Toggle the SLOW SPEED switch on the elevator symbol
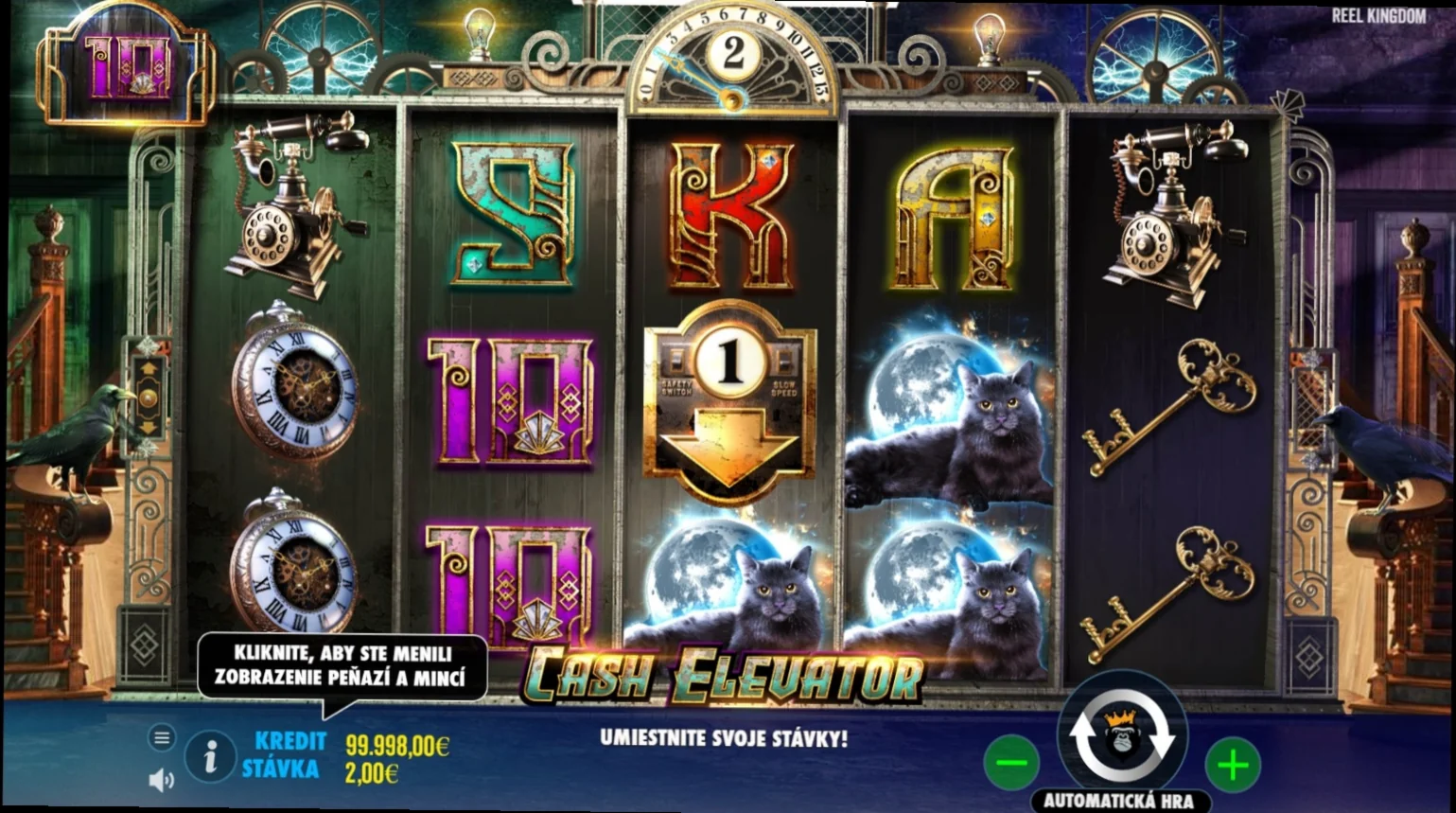 786,360
